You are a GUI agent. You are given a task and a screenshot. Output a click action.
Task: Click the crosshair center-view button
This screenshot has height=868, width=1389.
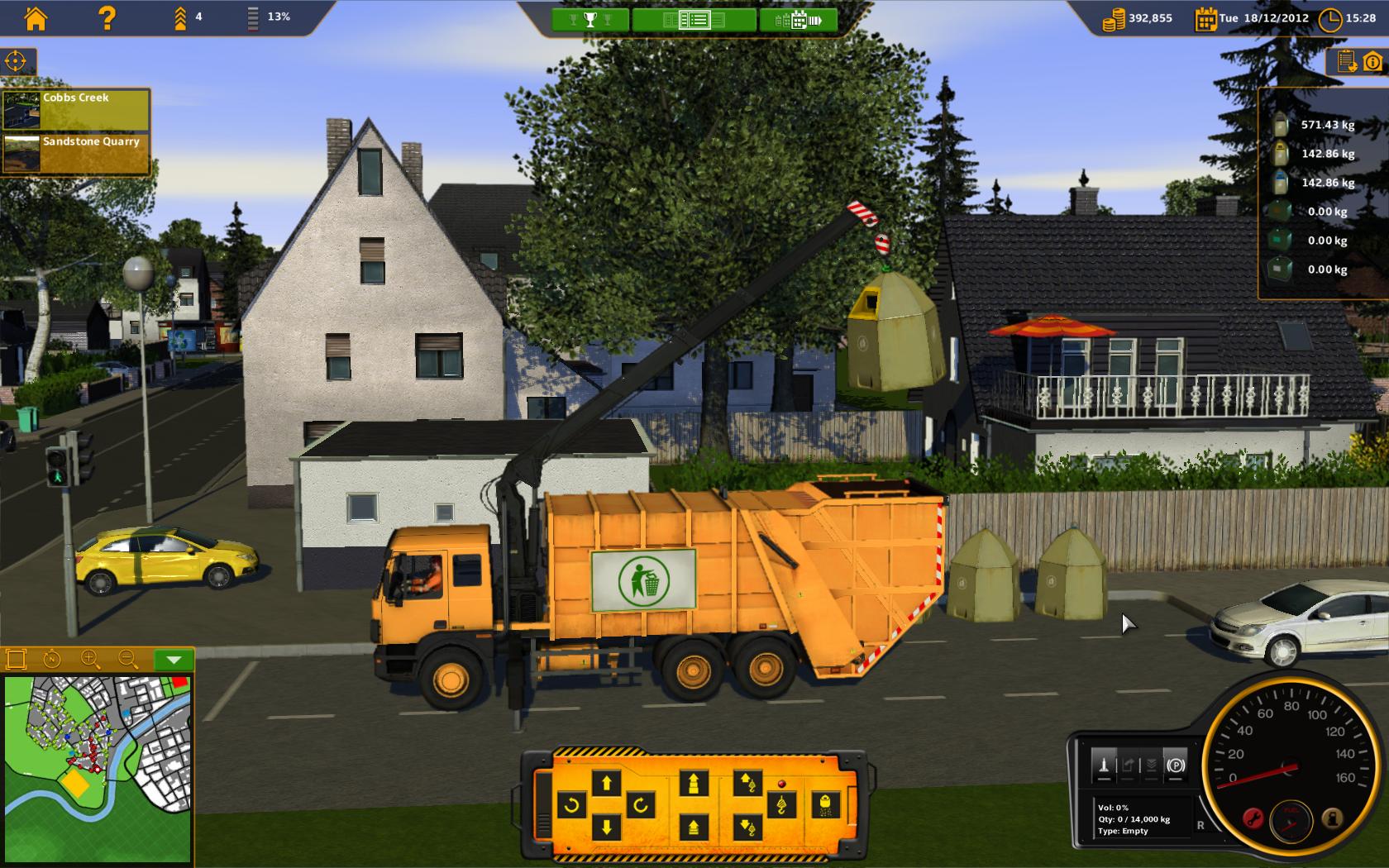pyautogui.click(x=16, y=61)
